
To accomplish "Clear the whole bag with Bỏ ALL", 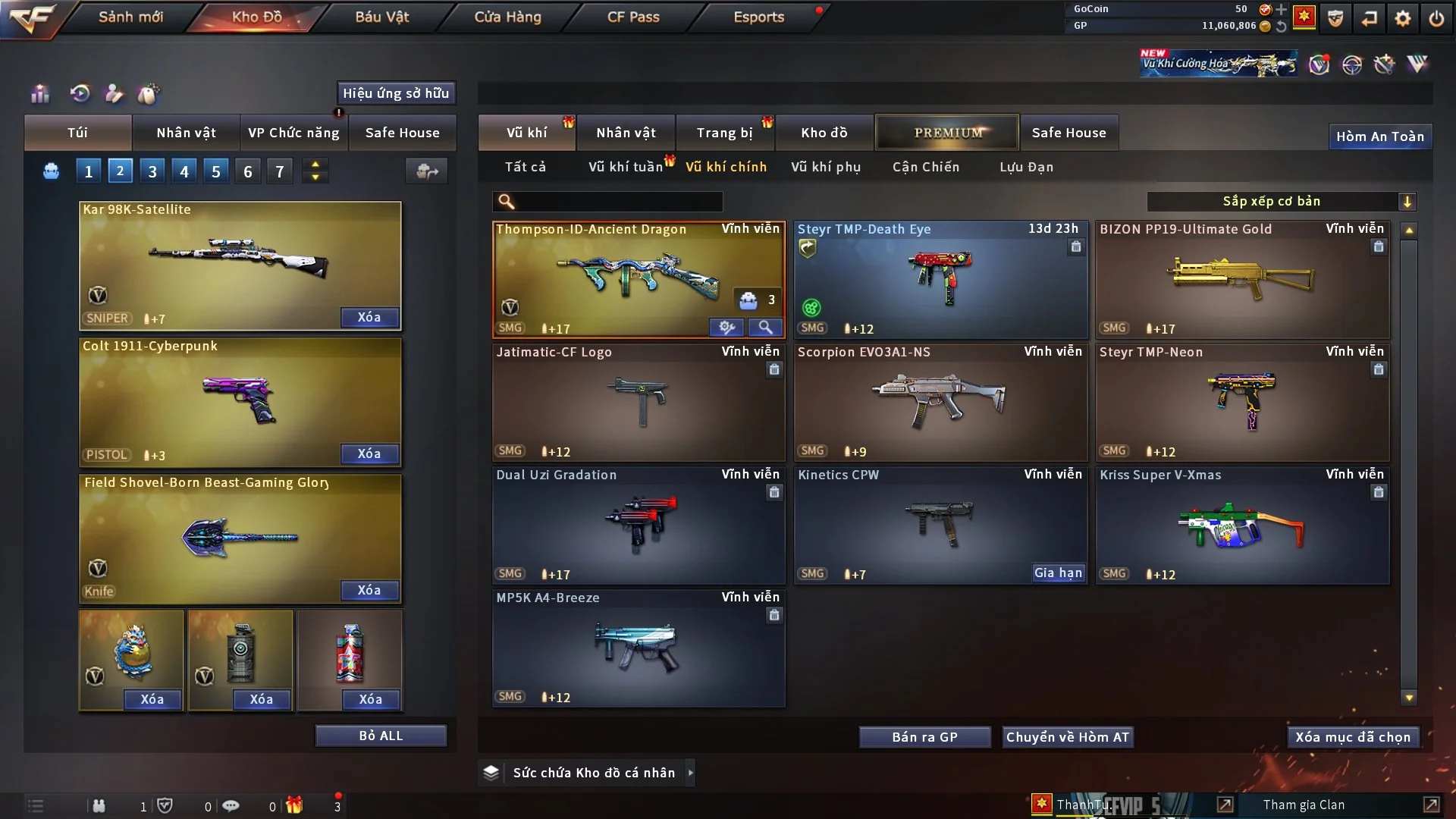I will 381,736.
